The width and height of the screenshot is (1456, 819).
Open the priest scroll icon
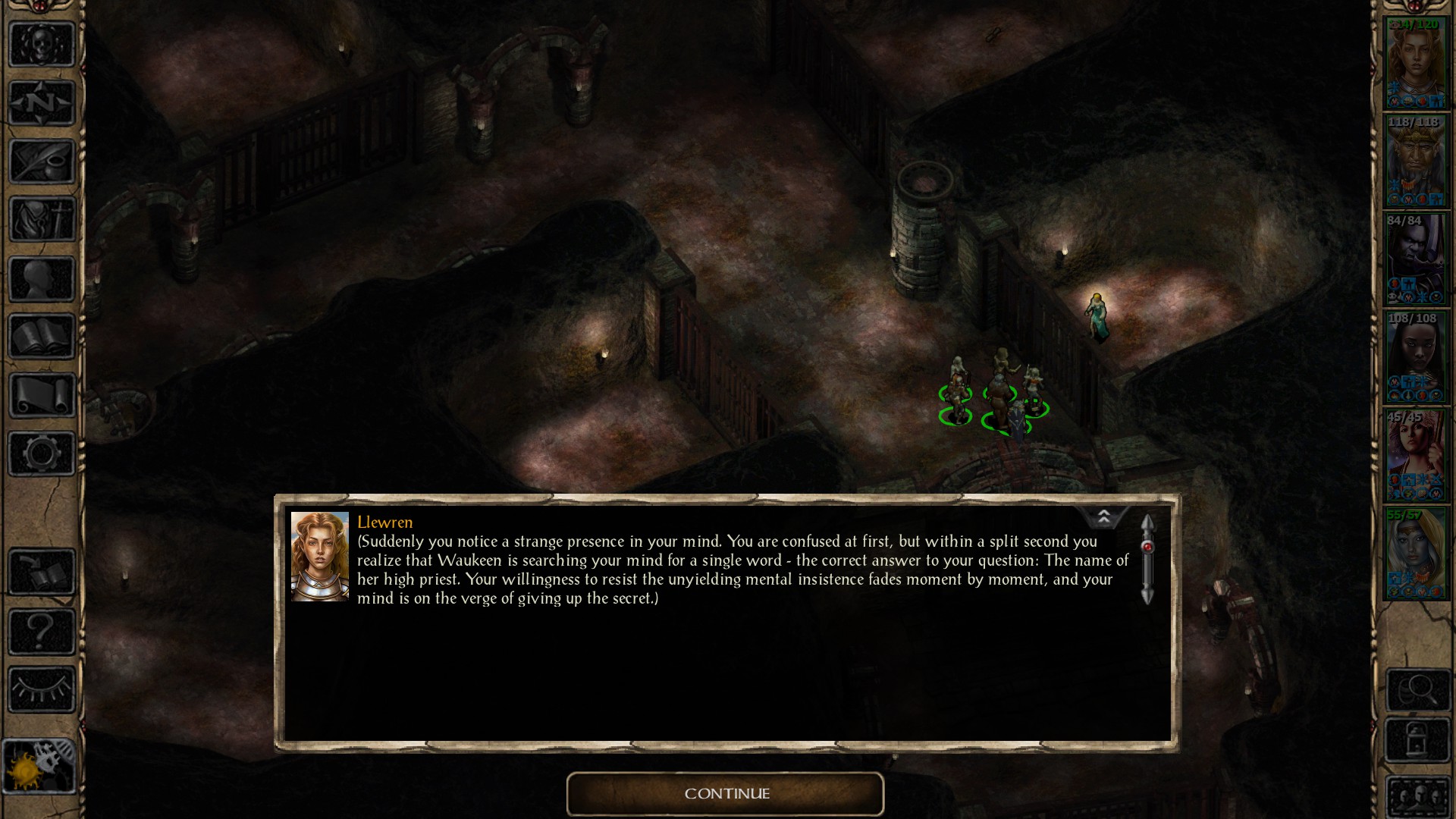tap(42, 393)
